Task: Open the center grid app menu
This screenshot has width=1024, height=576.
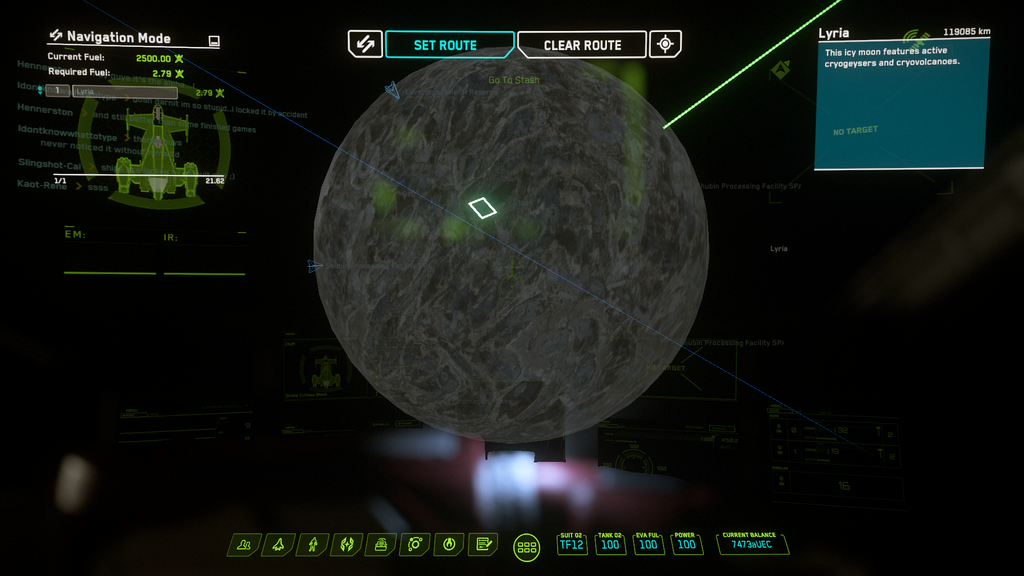Action: coord(527,546)
